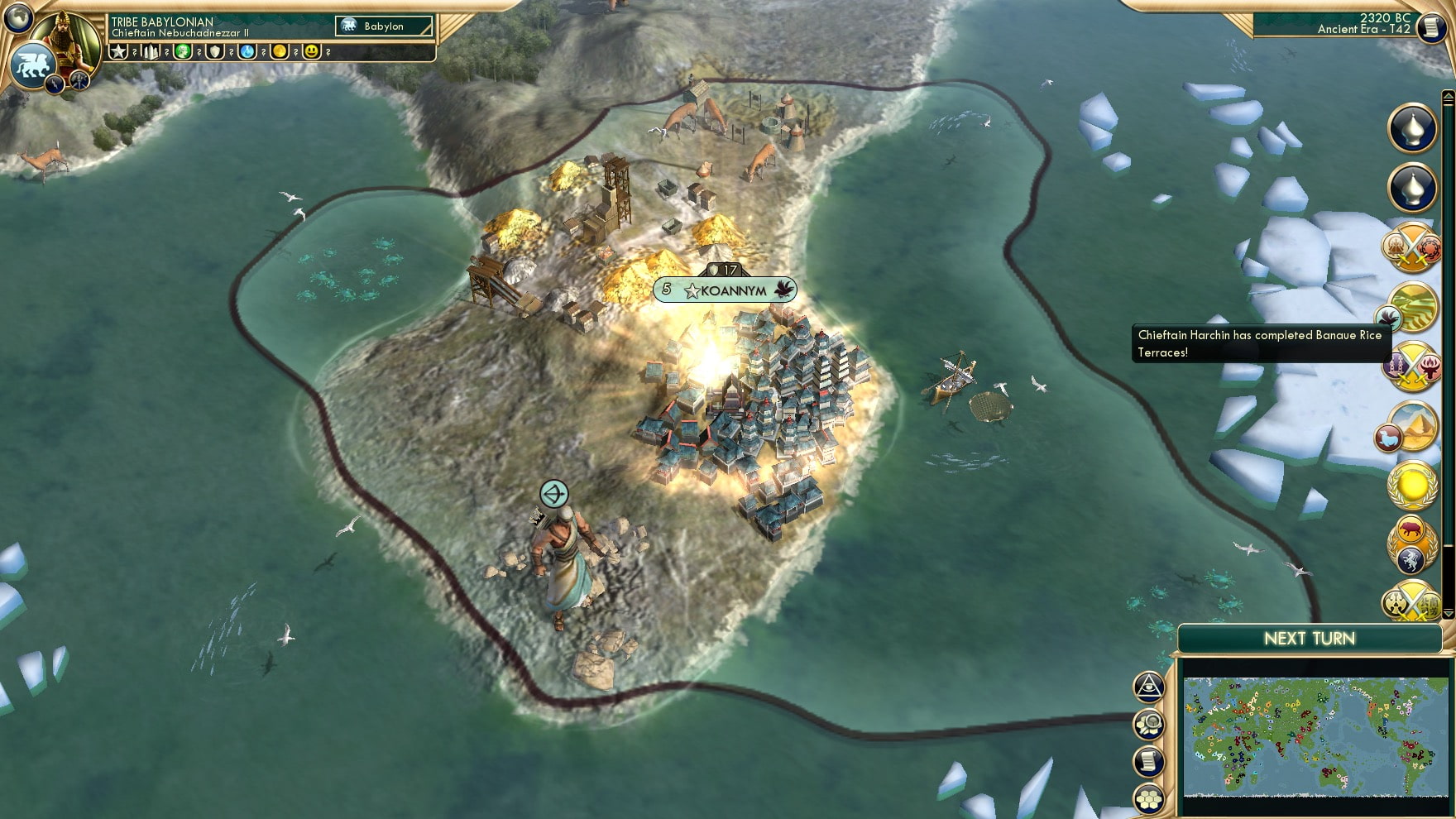
Task: Click the golden sun Golden Age notification
Action: [1414, 486]
